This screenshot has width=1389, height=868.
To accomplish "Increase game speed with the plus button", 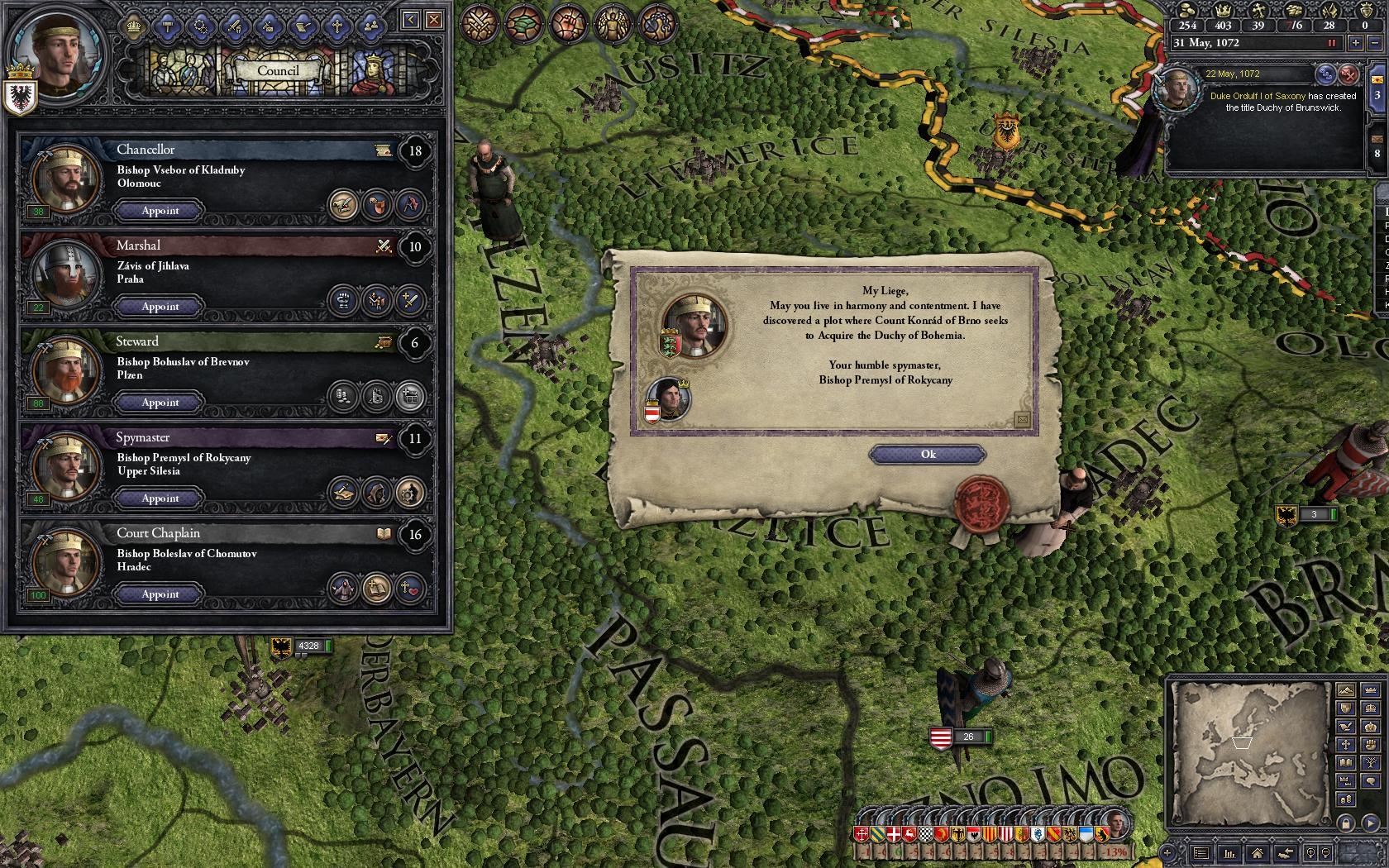I will (1356, 43).
